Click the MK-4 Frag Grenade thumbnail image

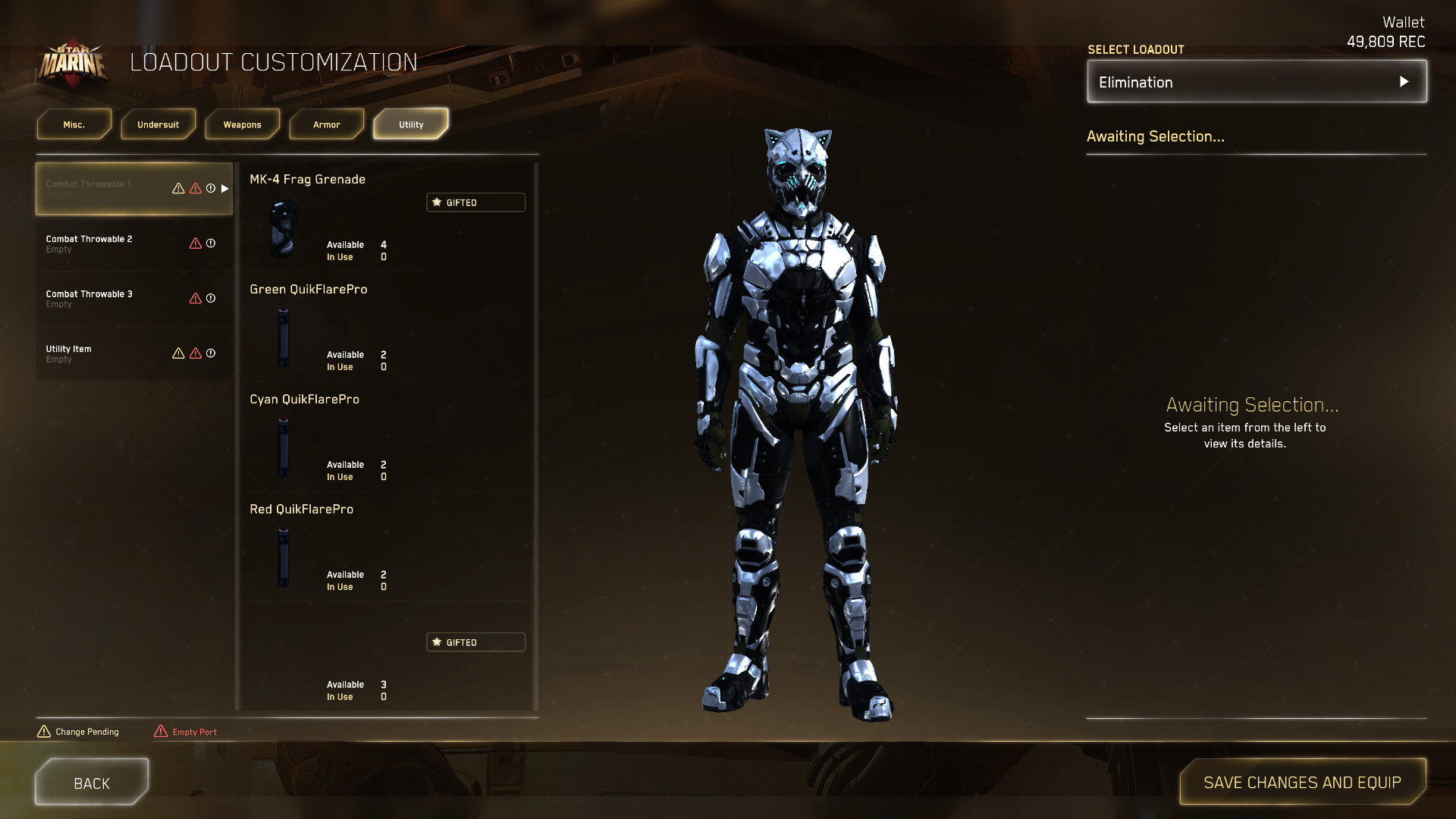tap(283, 227)
